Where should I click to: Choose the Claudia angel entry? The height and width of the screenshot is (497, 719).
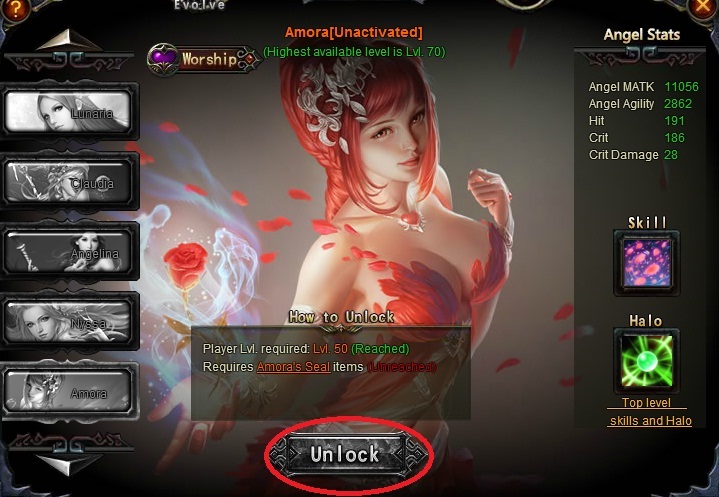point(70,182)
